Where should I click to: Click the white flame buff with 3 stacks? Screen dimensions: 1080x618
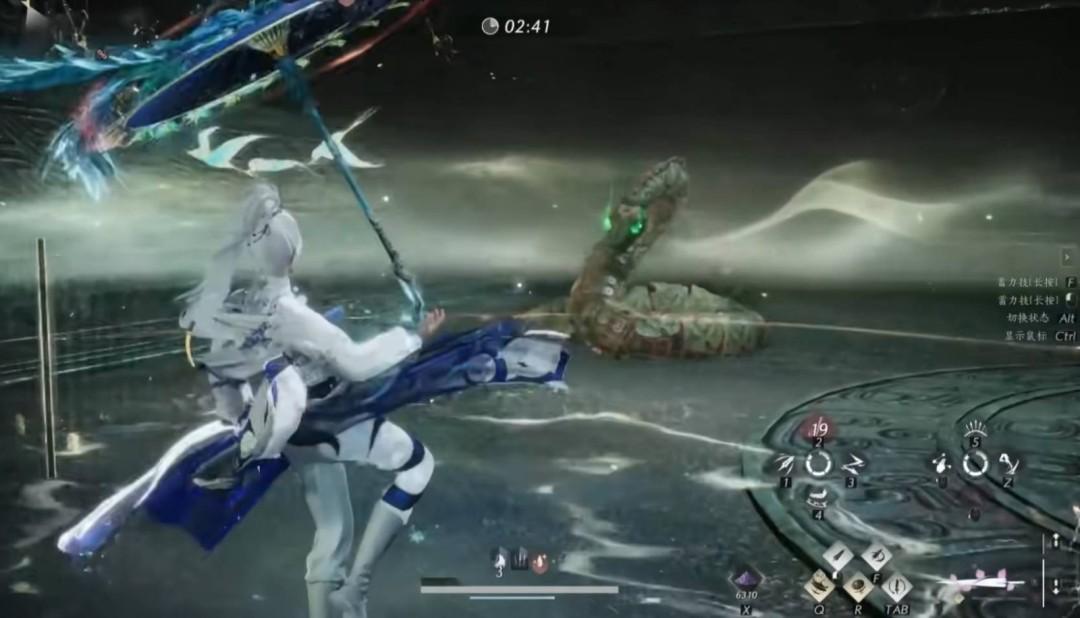click(x=499, y=560)
